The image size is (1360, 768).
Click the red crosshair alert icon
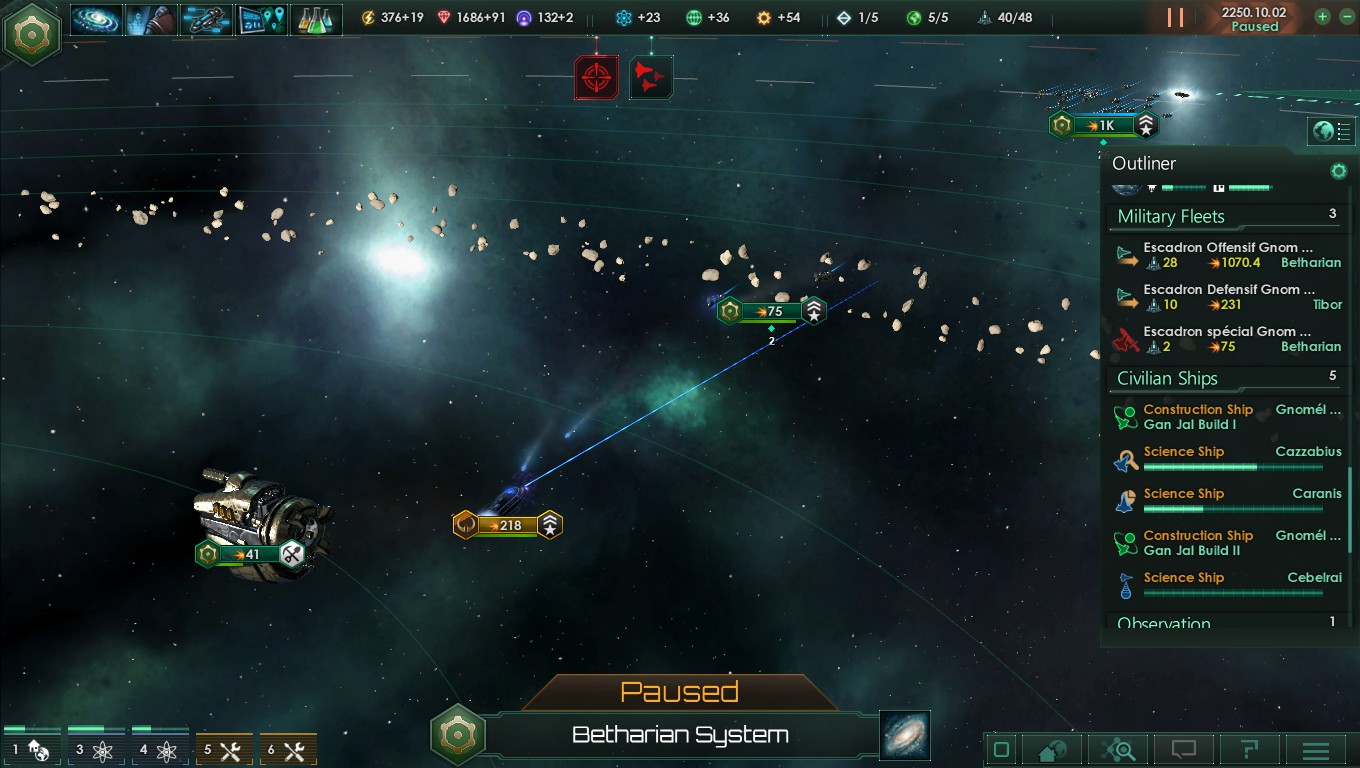coord(596,77)
